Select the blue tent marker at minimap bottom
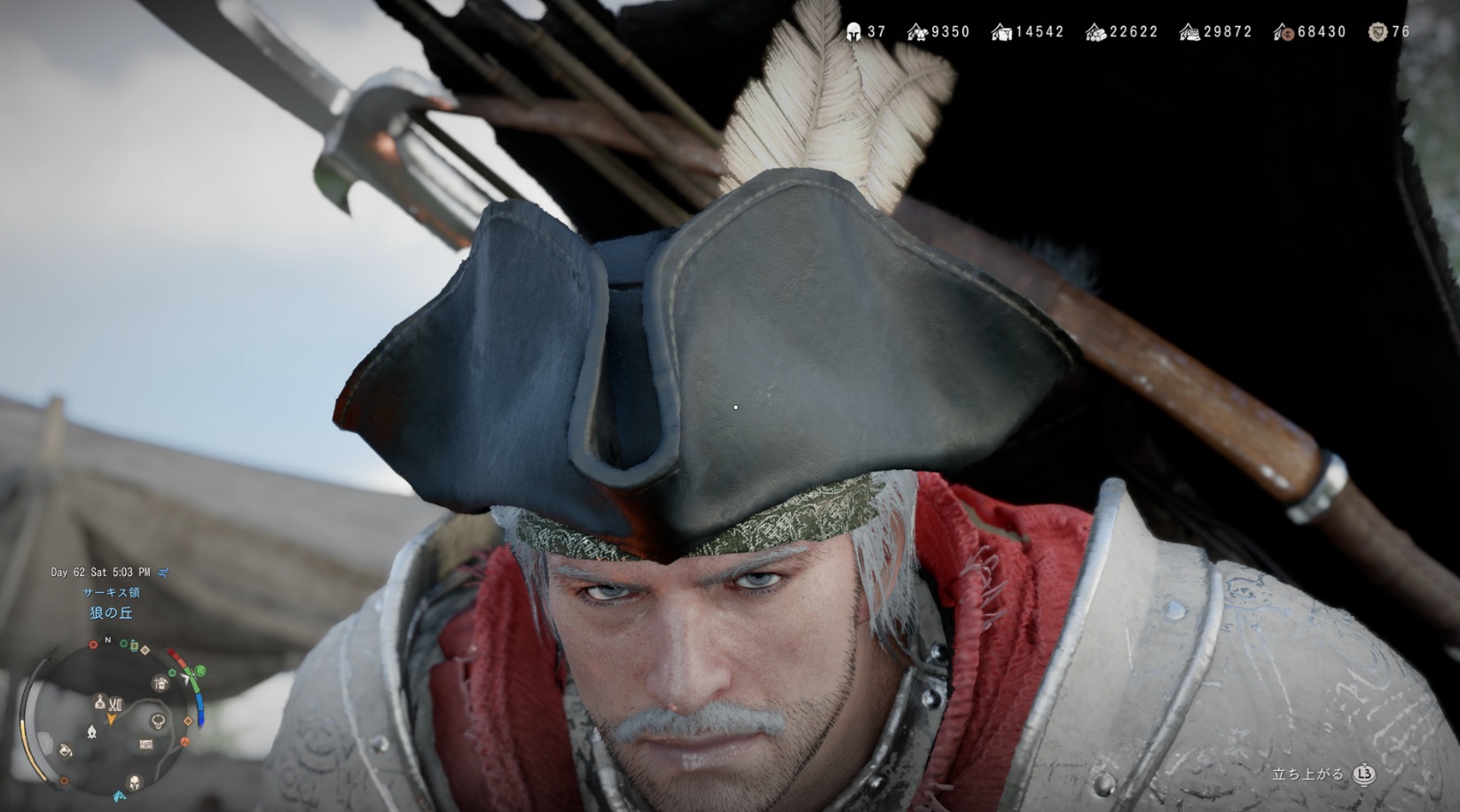Viewport: 1460px width, 812px height. pos(119,795)
